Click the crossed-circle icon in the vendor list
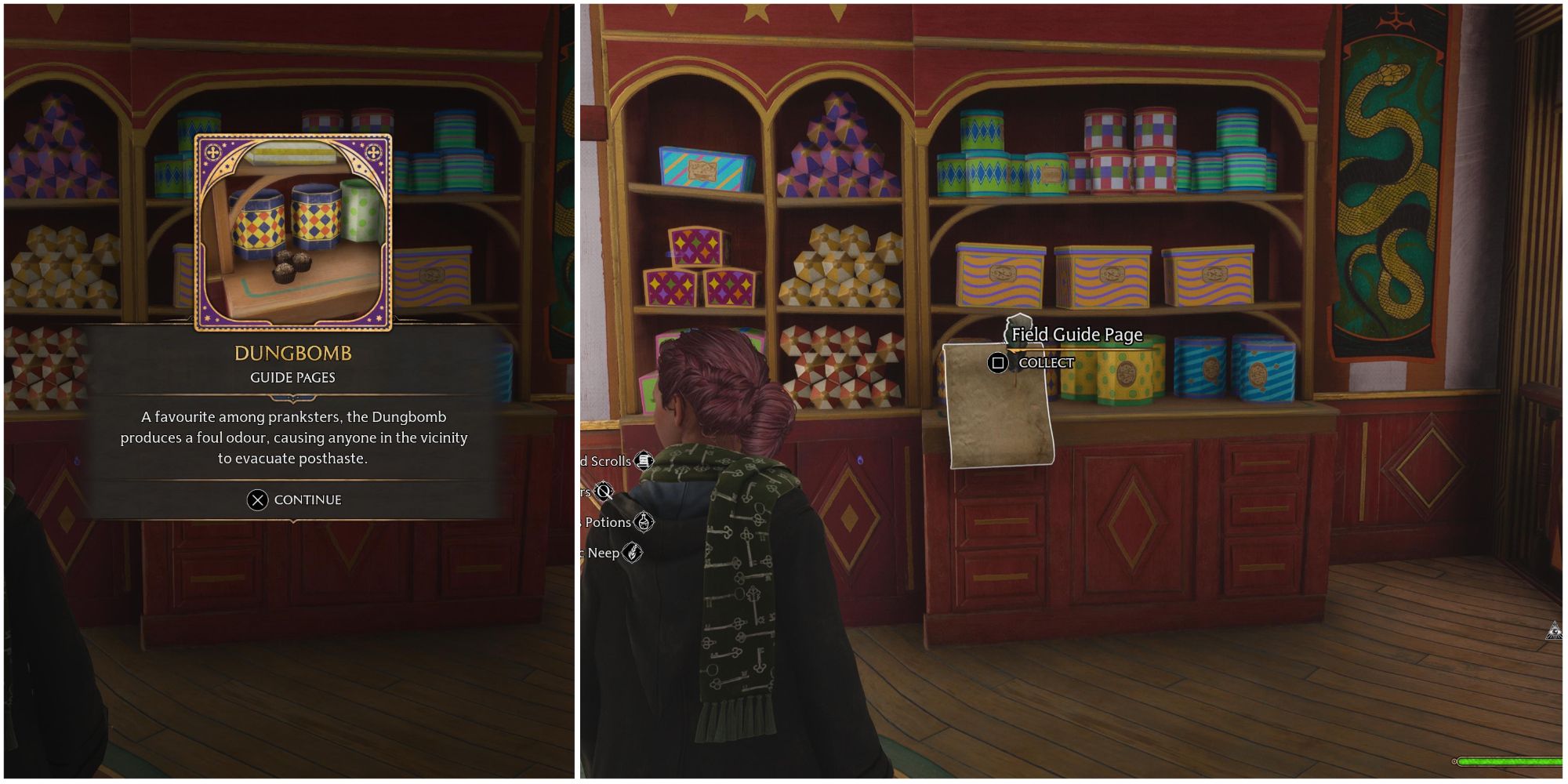 [x=603, y=489]
